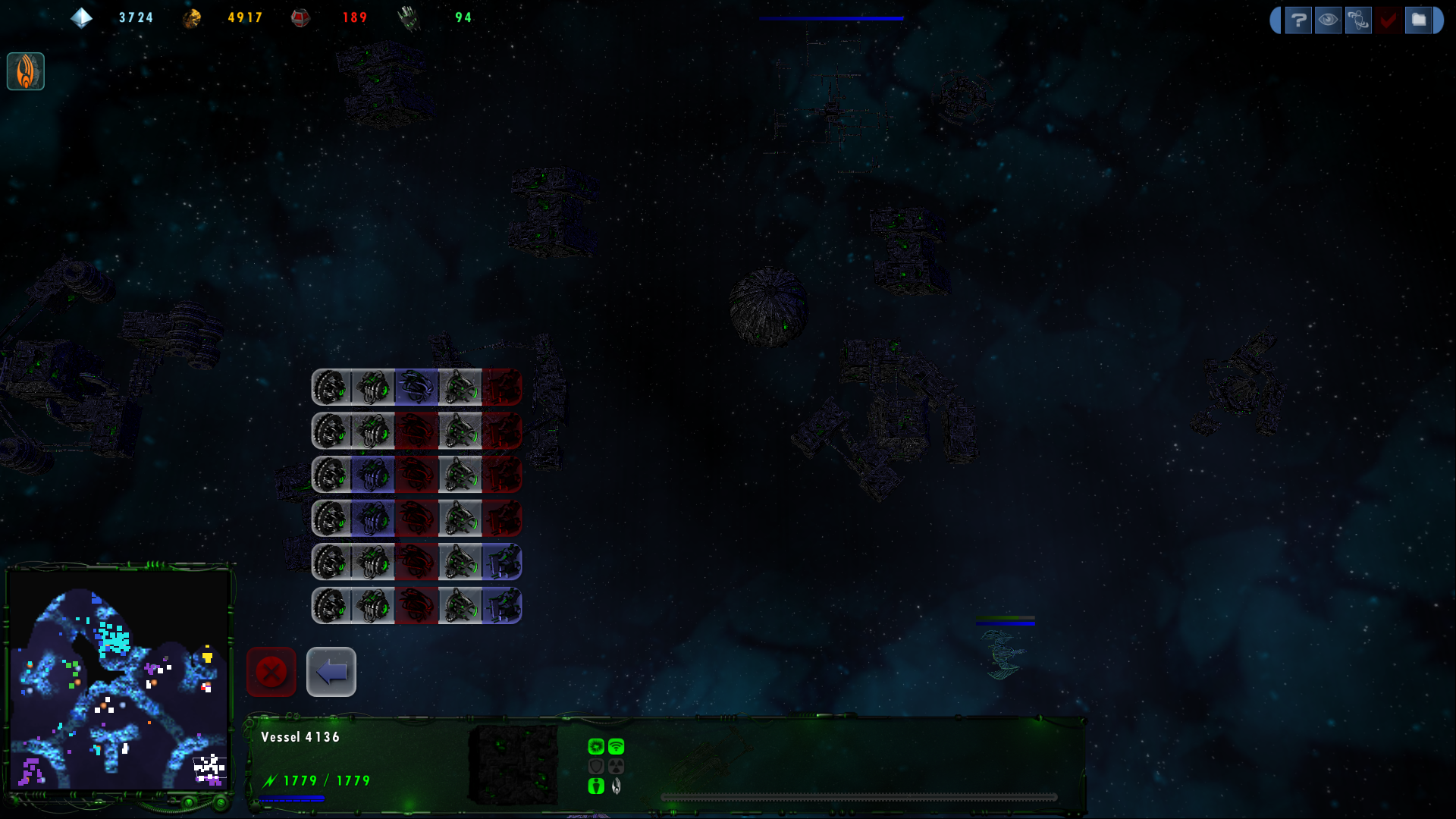The width and height of the screenshot is (1456, 819).
Task: Click on the minimap
Action: [118, 680]
